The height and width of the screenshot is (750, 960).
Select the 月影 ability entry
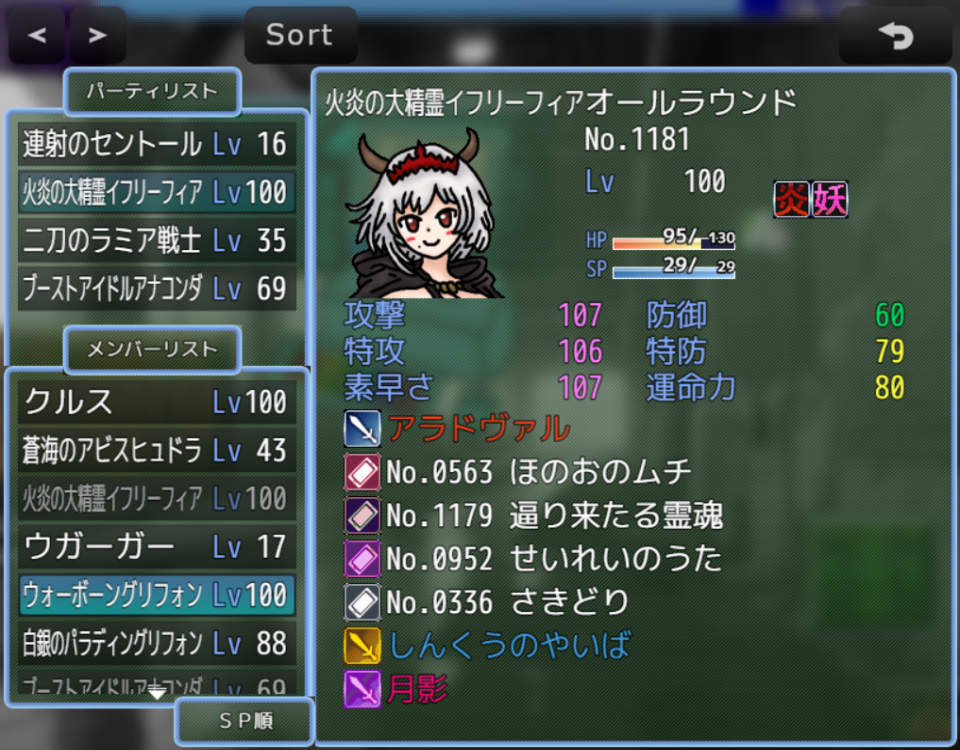(x=416, y=688)
